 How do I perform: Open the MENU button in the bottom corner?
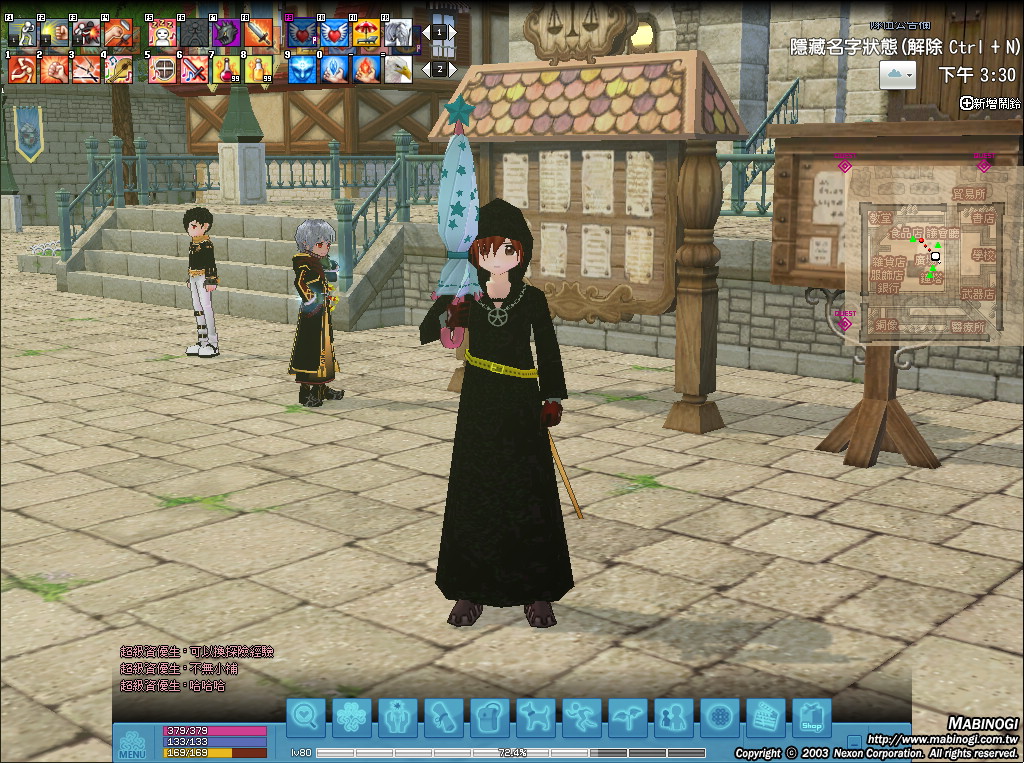click(x=133, y=745)
